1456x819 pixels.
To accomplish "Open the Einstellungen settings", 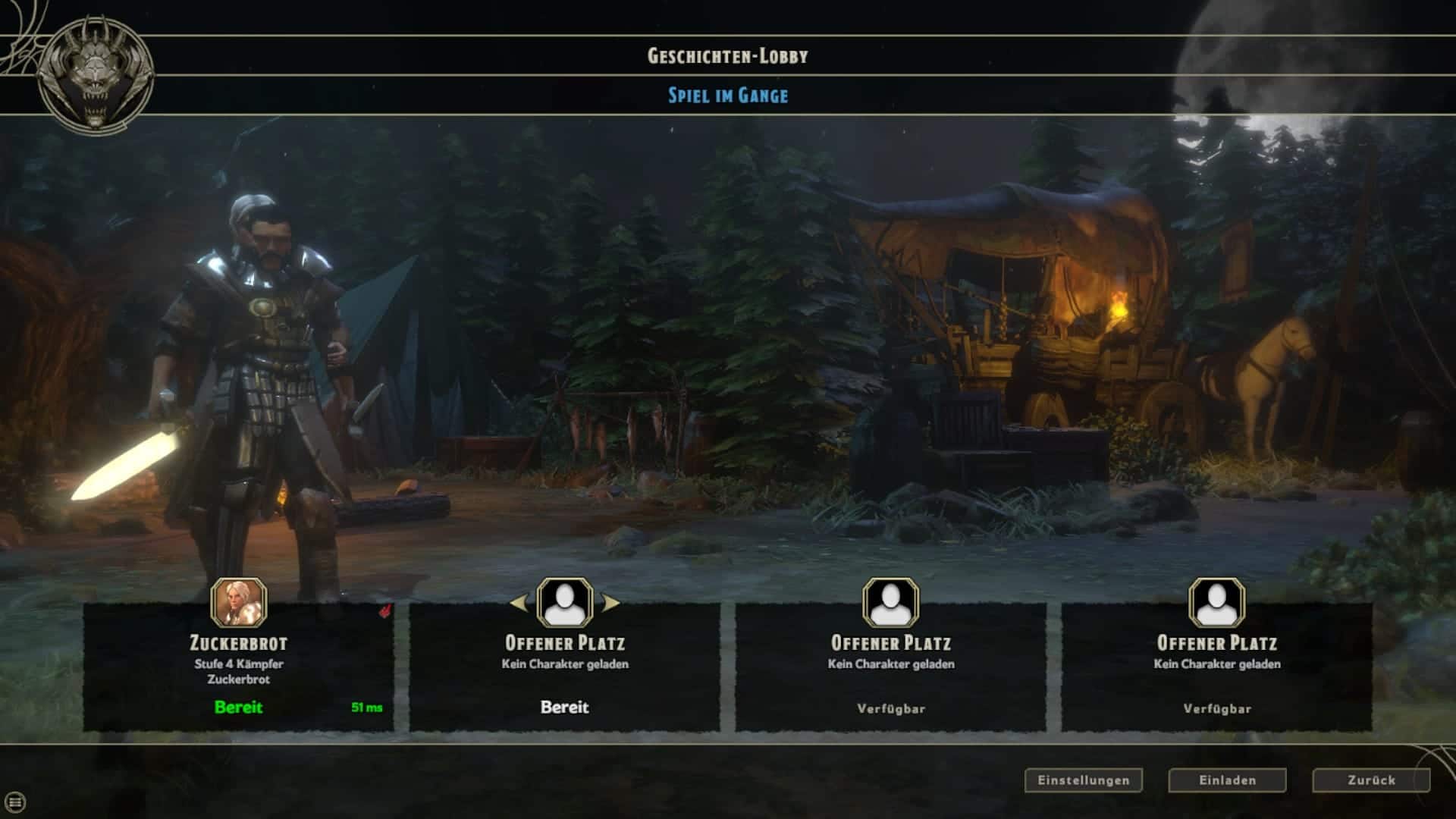I will 1083,780.
